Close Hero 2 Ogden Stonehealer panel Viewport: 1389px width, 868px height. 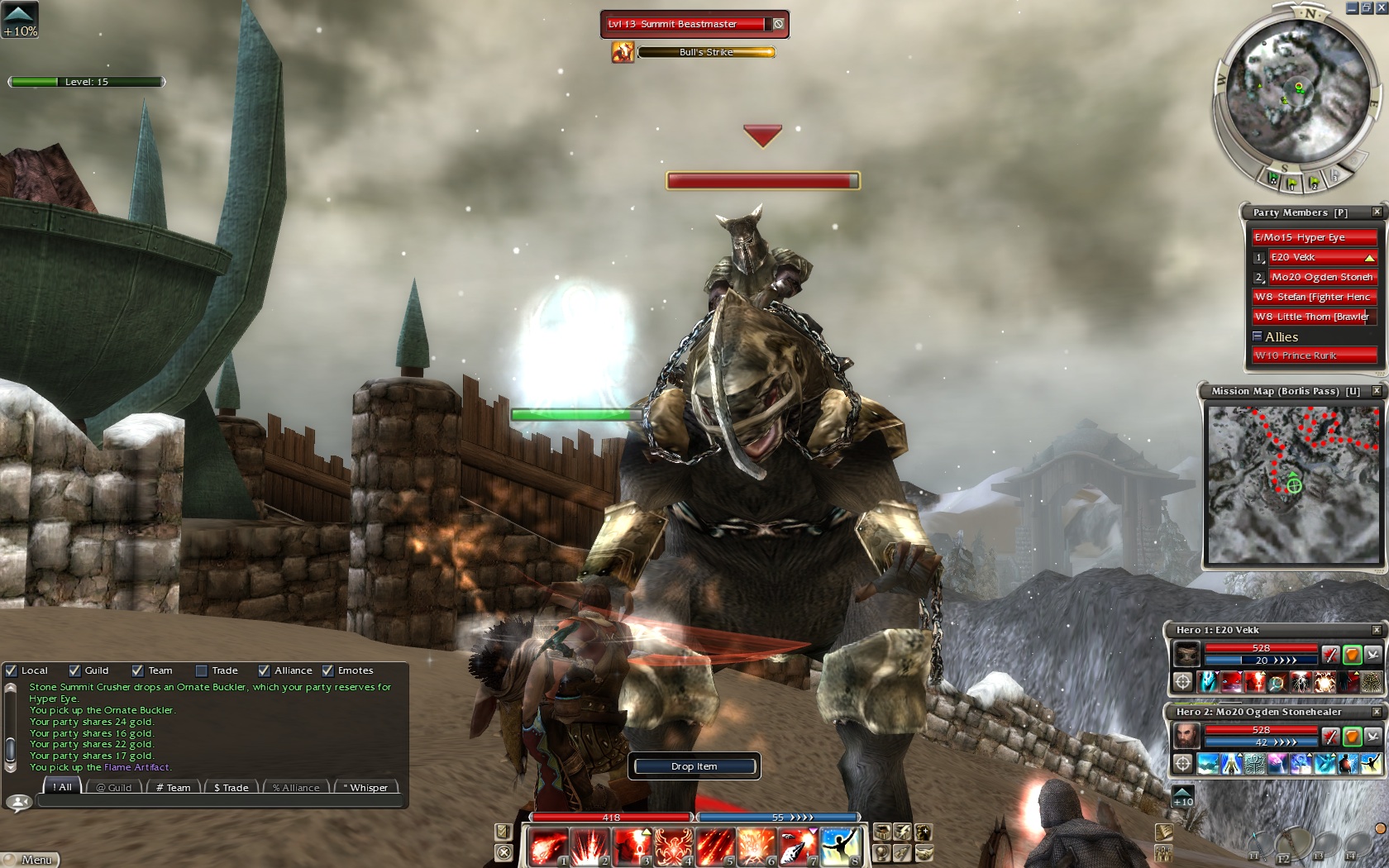1377,712
